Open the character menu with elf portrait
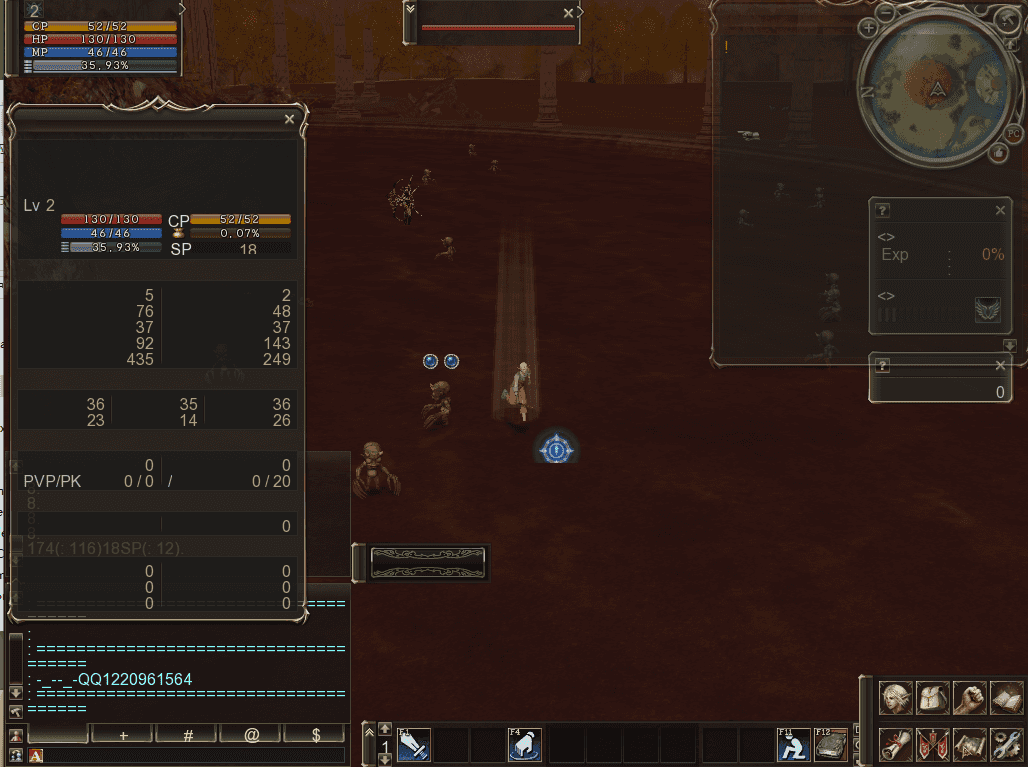 tap(896, 698)
